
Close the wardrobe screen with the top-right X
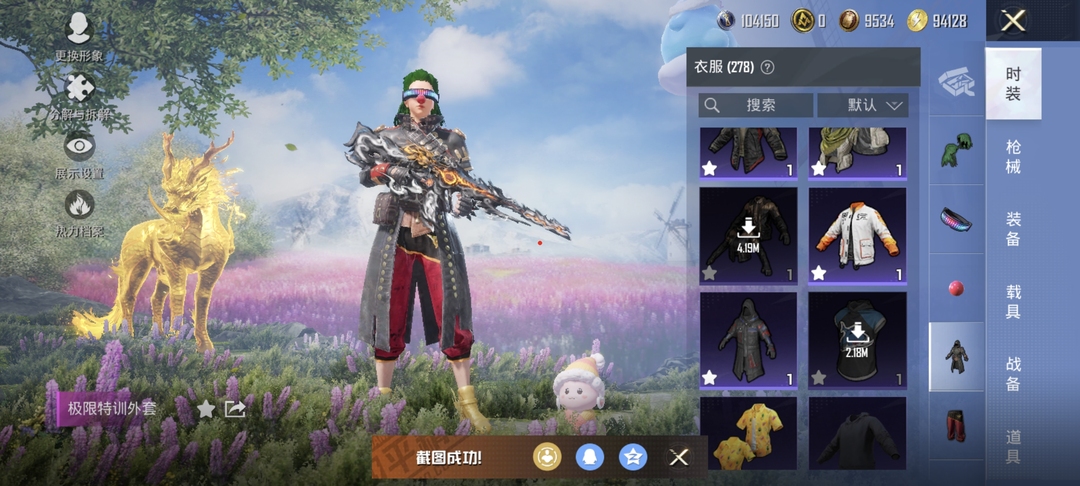click(x=1013, y=21)
